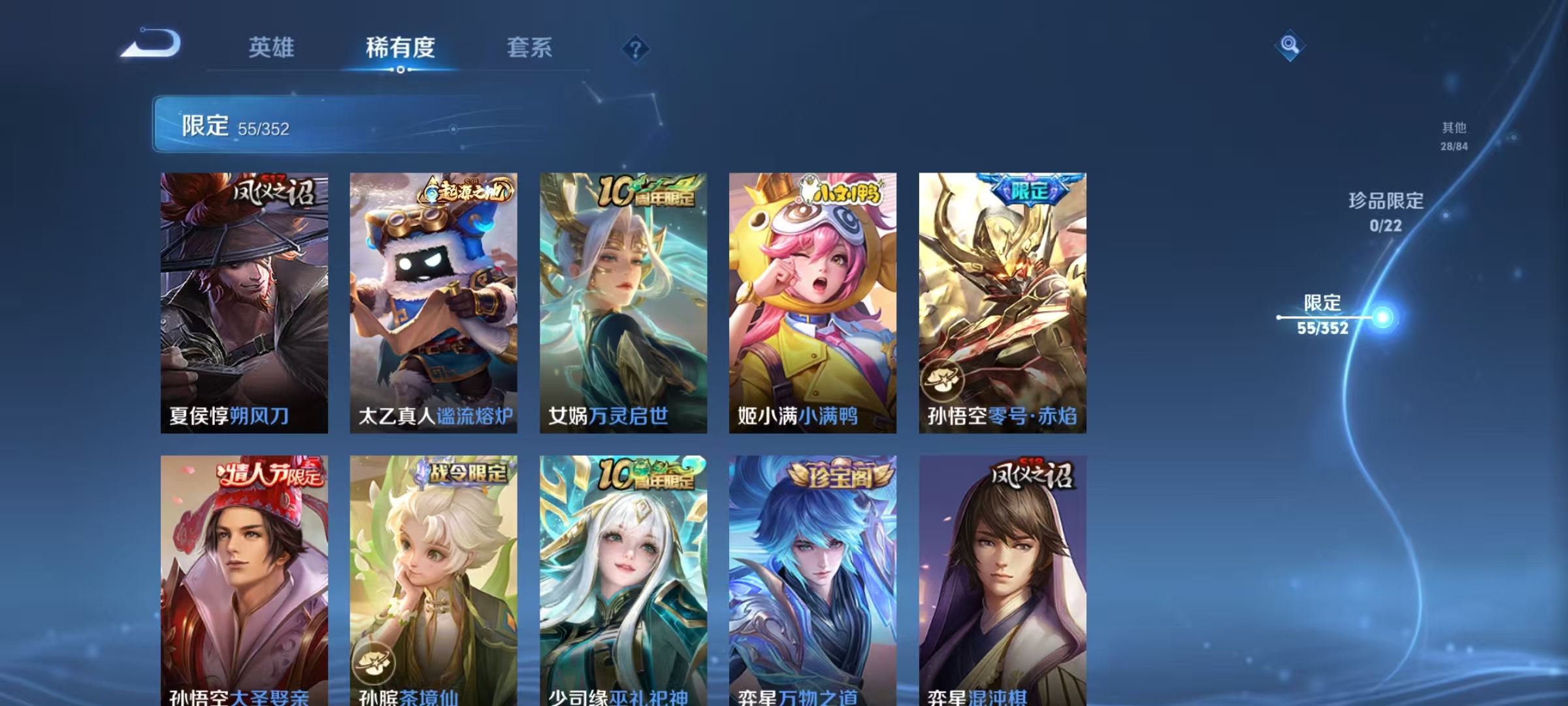
Task: Switch to the 套系 tab
Action: [x=529, y=48]
